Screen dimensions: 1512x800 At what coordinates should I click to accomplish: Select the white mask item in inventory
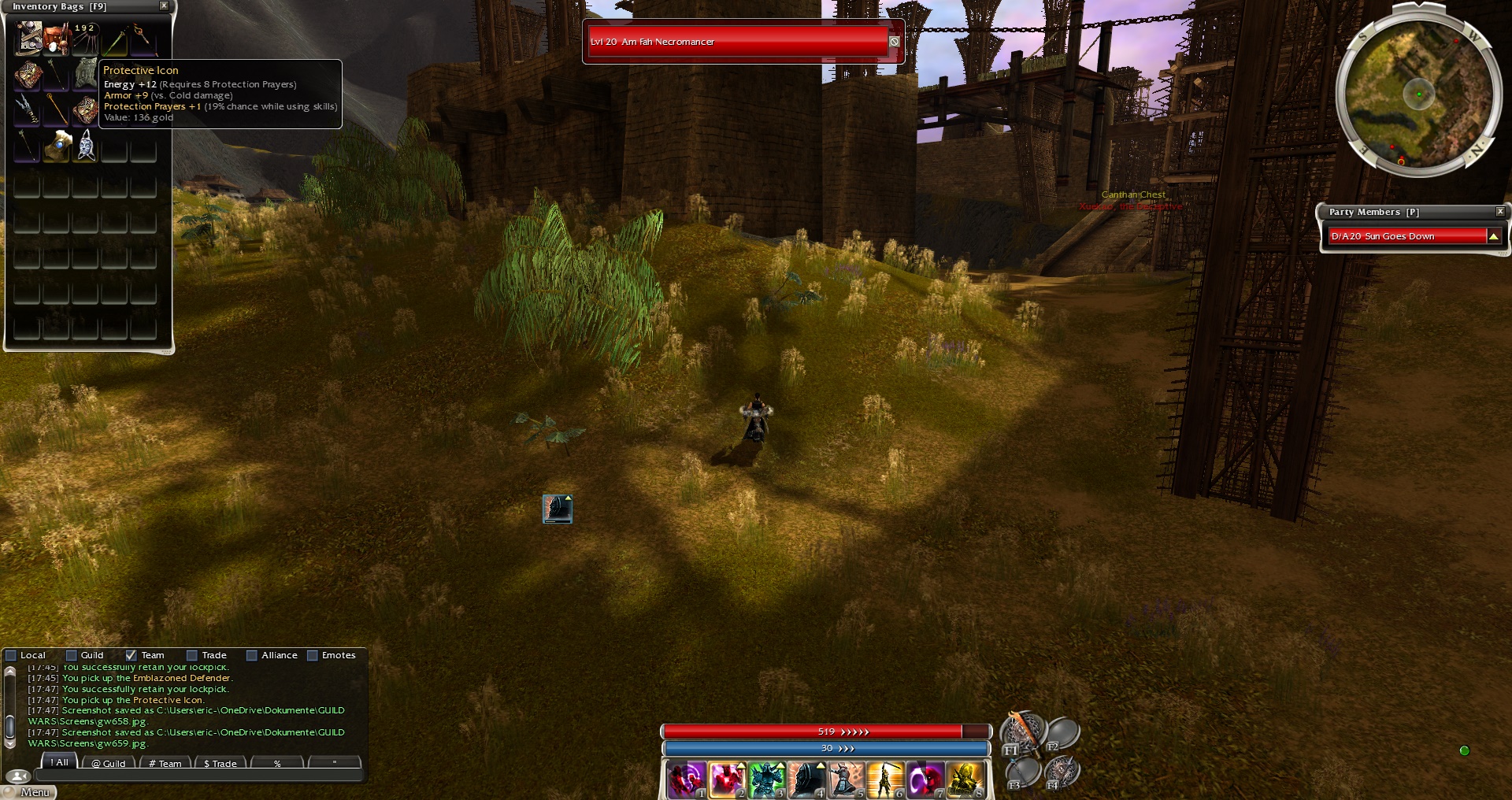point(86,146)
